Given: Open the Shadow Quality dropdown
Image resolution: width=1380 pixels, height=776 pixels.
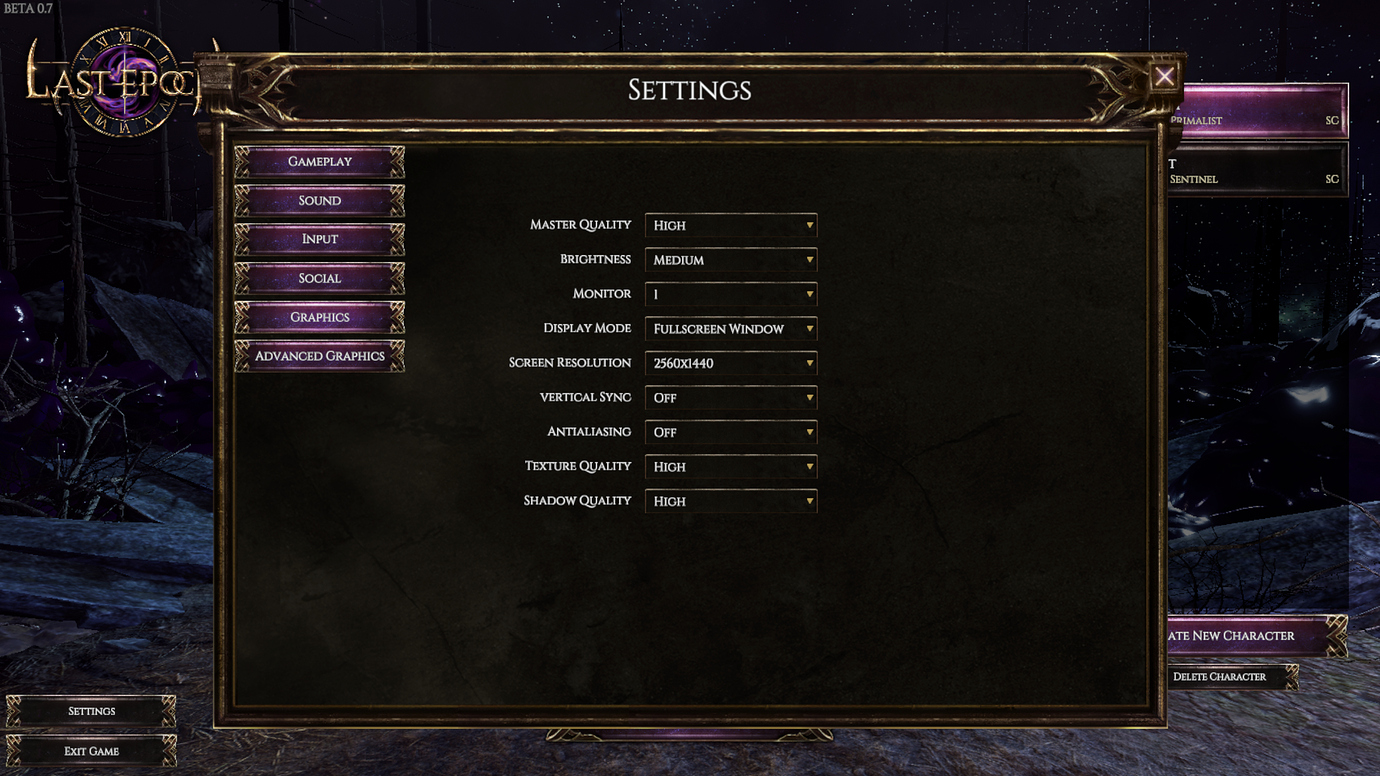Looking at the screenshot, I should click(x=731, y=501).
